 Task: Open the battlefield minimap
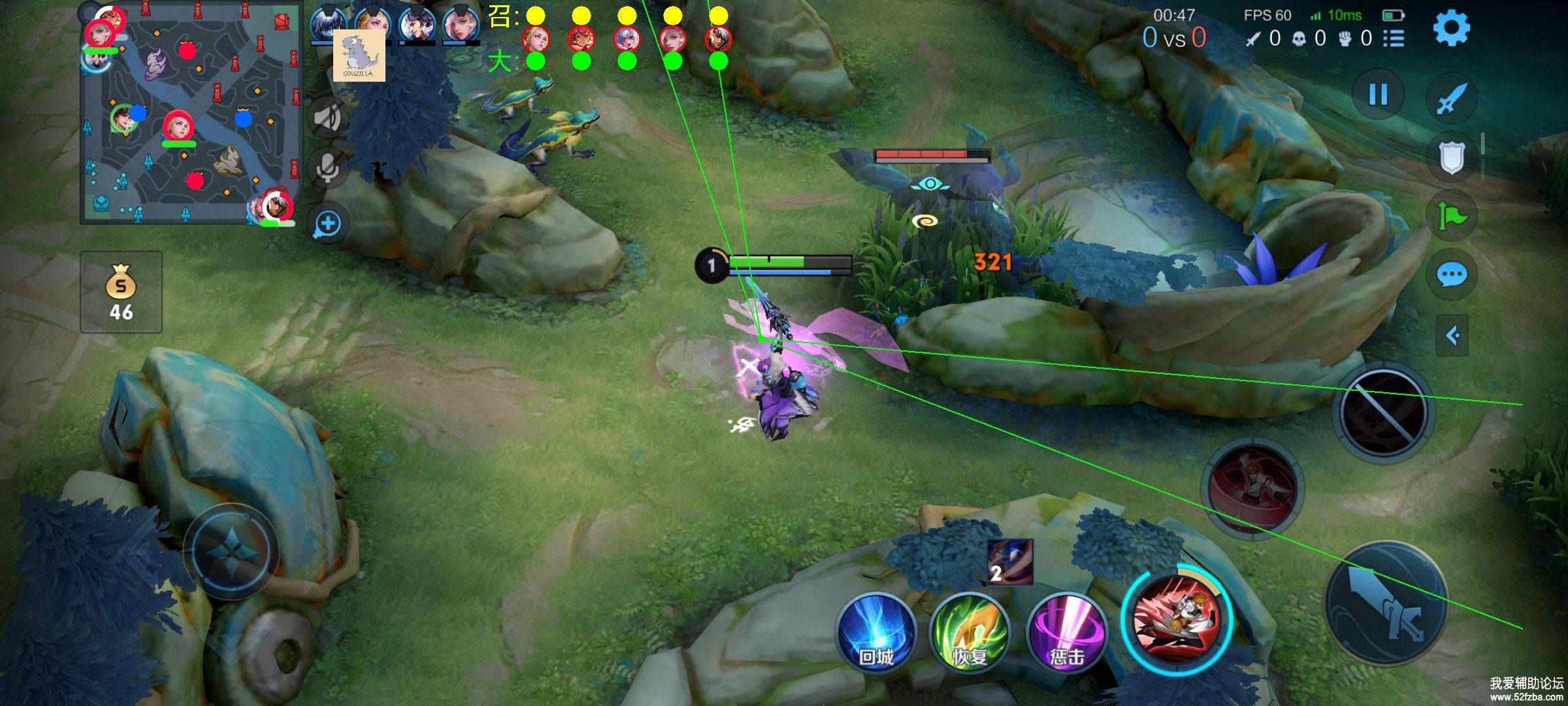click(189, 112)
